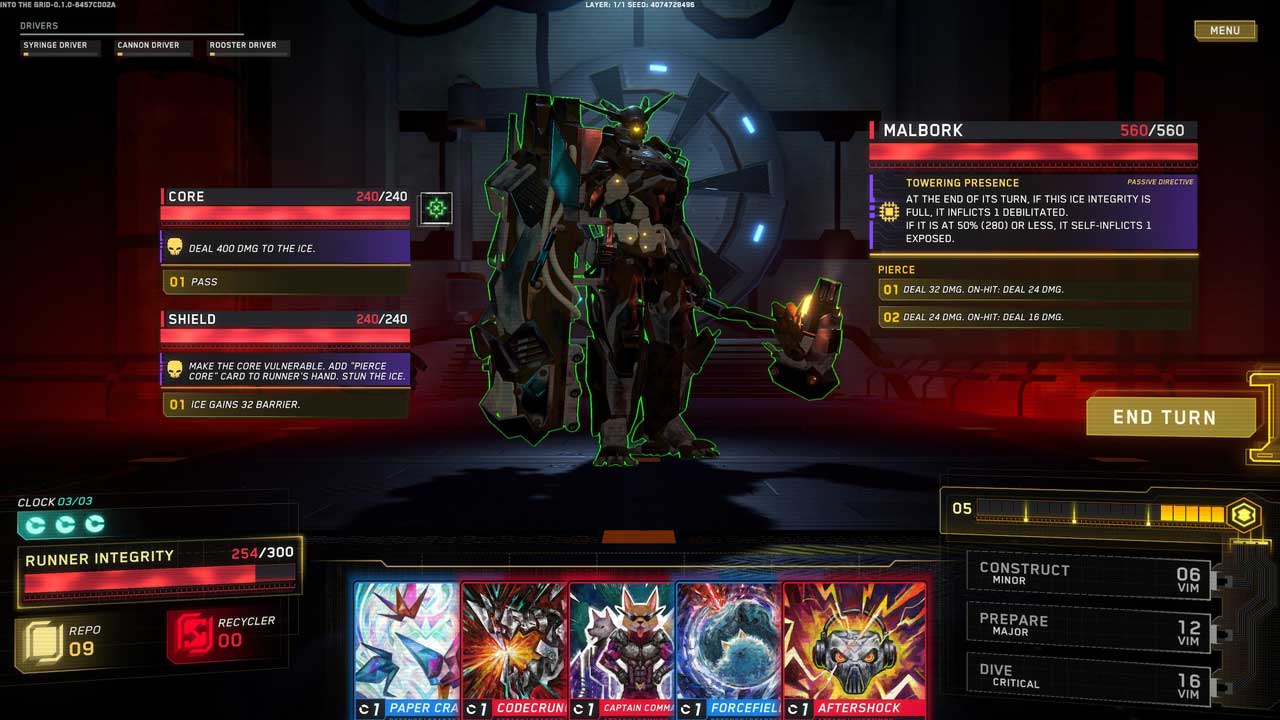Select the Syringe Driver
Image resolution: width=1280 pixels, height=720 pixels.
click(x=61, y=47)
